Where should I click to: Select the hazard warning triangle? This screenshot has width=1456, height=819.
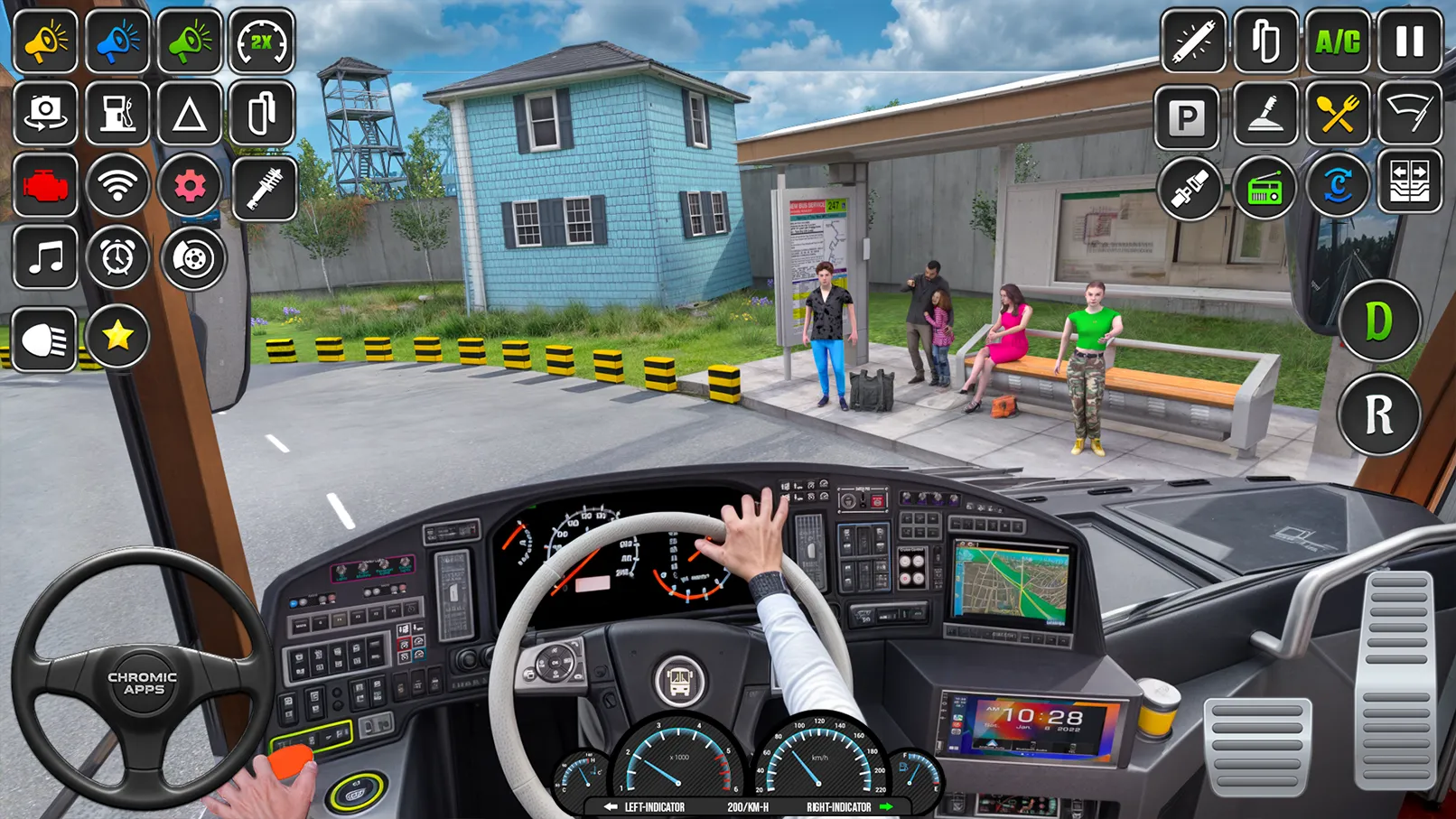point(190,115)
